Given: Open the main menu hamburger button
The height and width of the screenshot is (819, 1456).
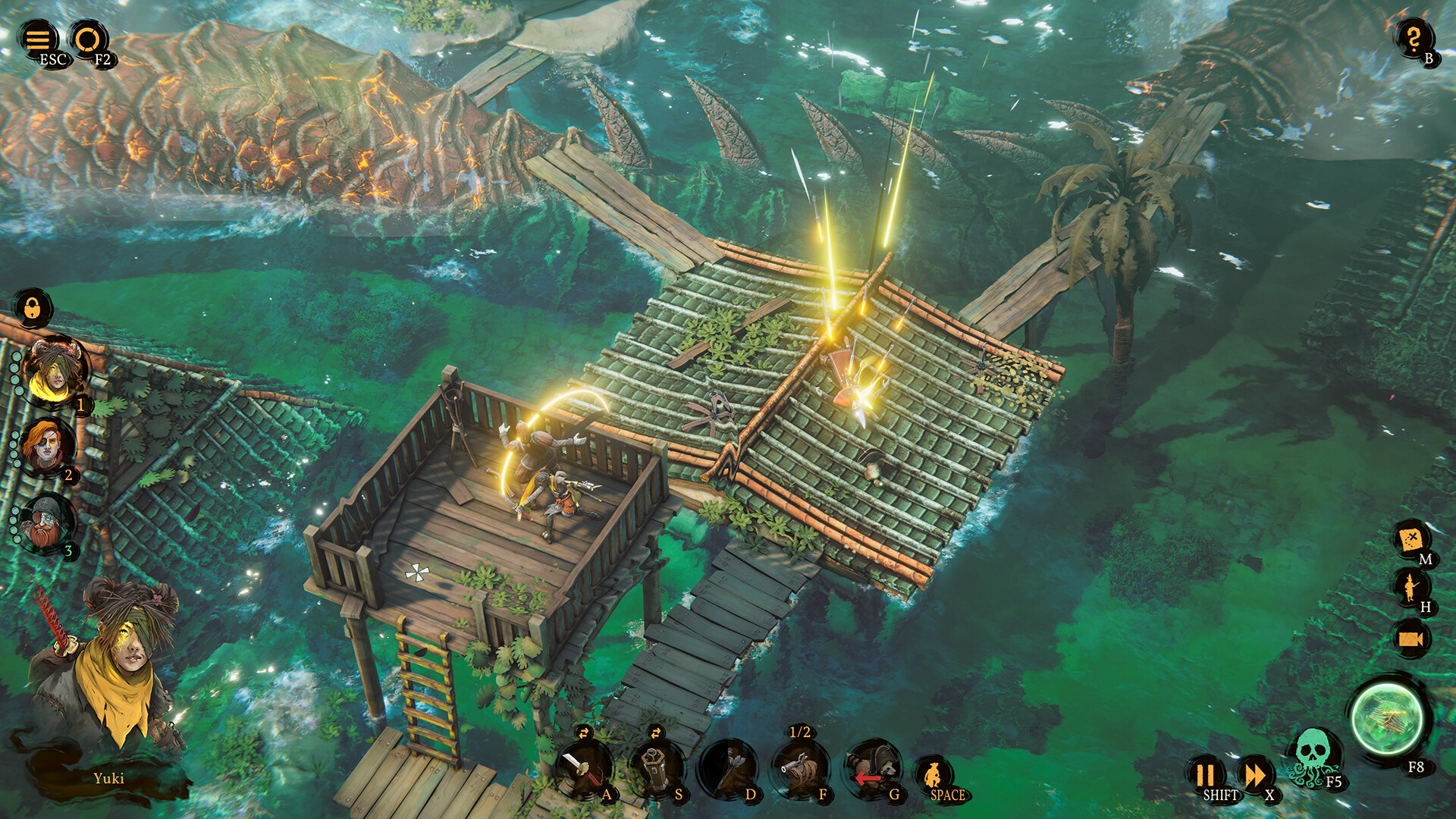Looking at the screenshot, I should [38, 38].
